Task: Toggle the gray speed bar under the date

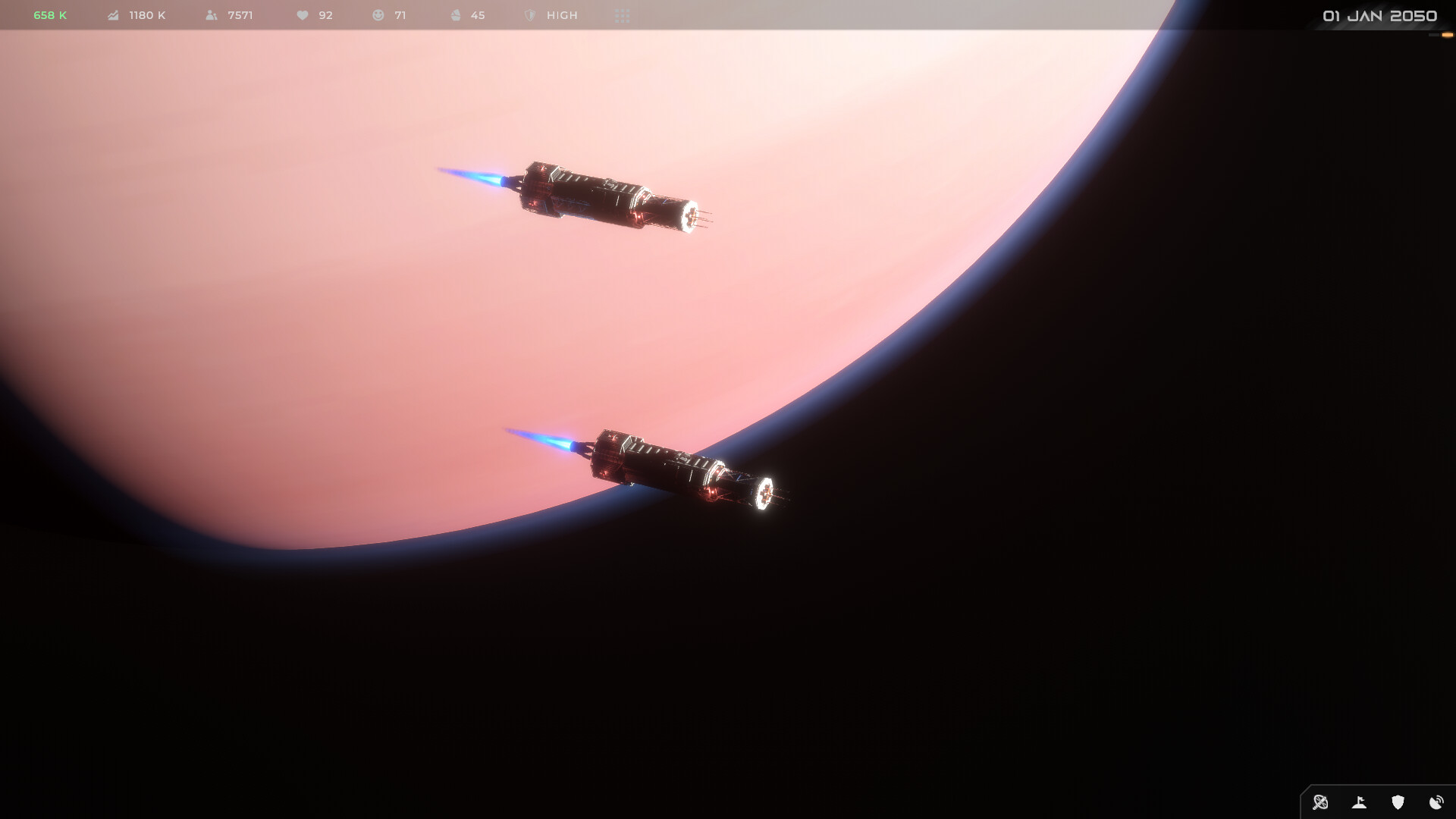Action: [1433, 35]
